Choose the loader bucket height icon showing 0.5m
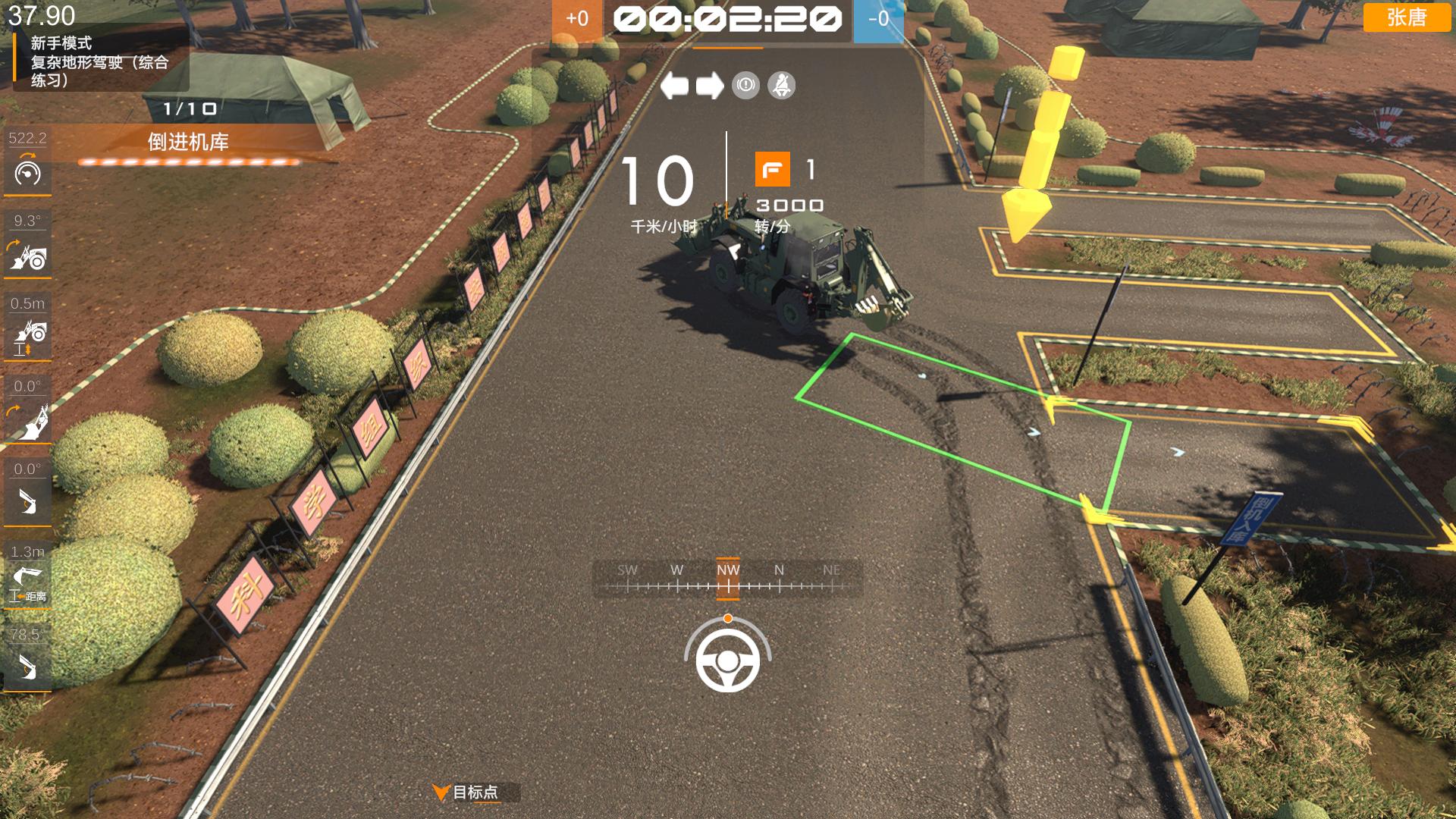 click(x=28, y=339)
